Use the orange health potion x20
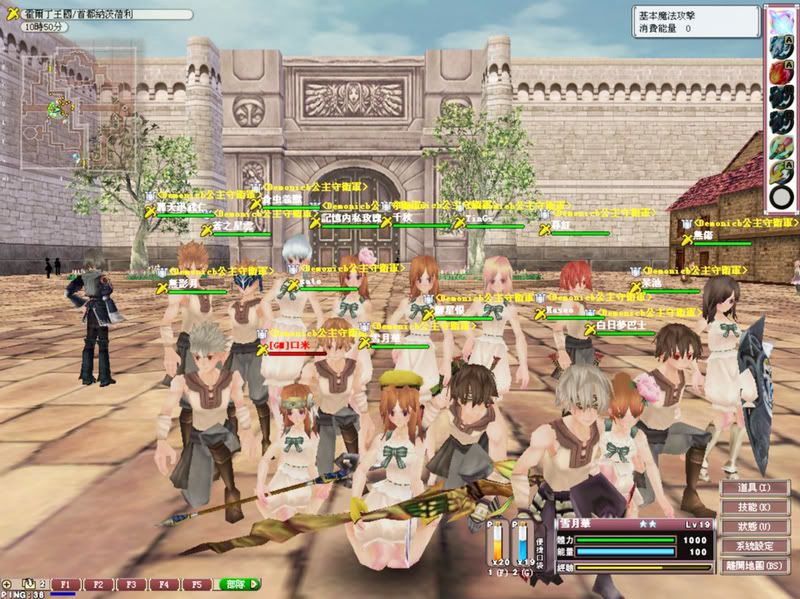Screen dimensions: 800x599 coord(496,544)
